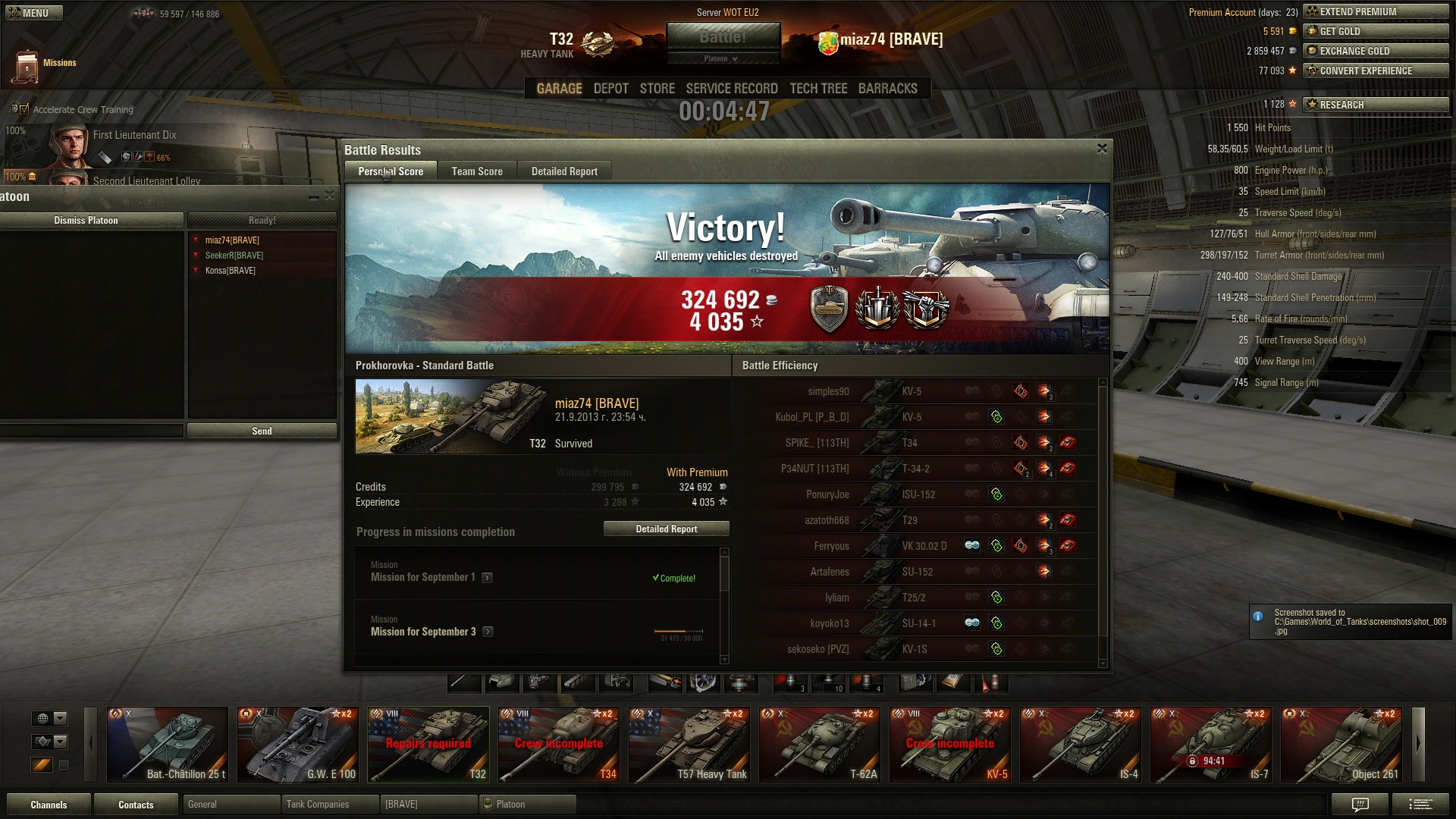
Task: Switch to the Tank Companies chat channel
Action: 329,805
